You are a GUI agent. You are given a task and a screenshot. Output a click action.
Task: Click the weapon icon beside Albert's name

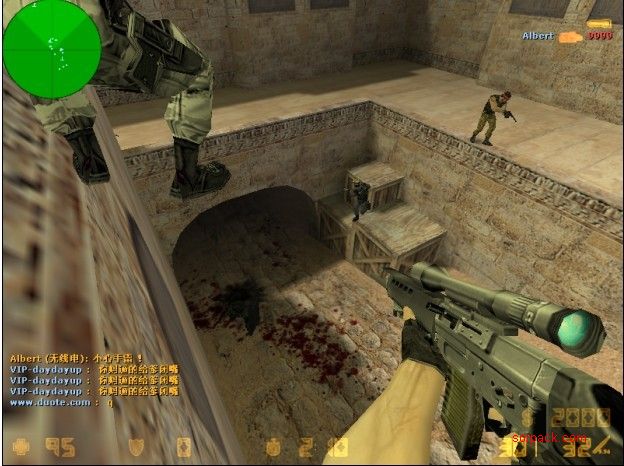pyautogui.click(x=569, y=36)
